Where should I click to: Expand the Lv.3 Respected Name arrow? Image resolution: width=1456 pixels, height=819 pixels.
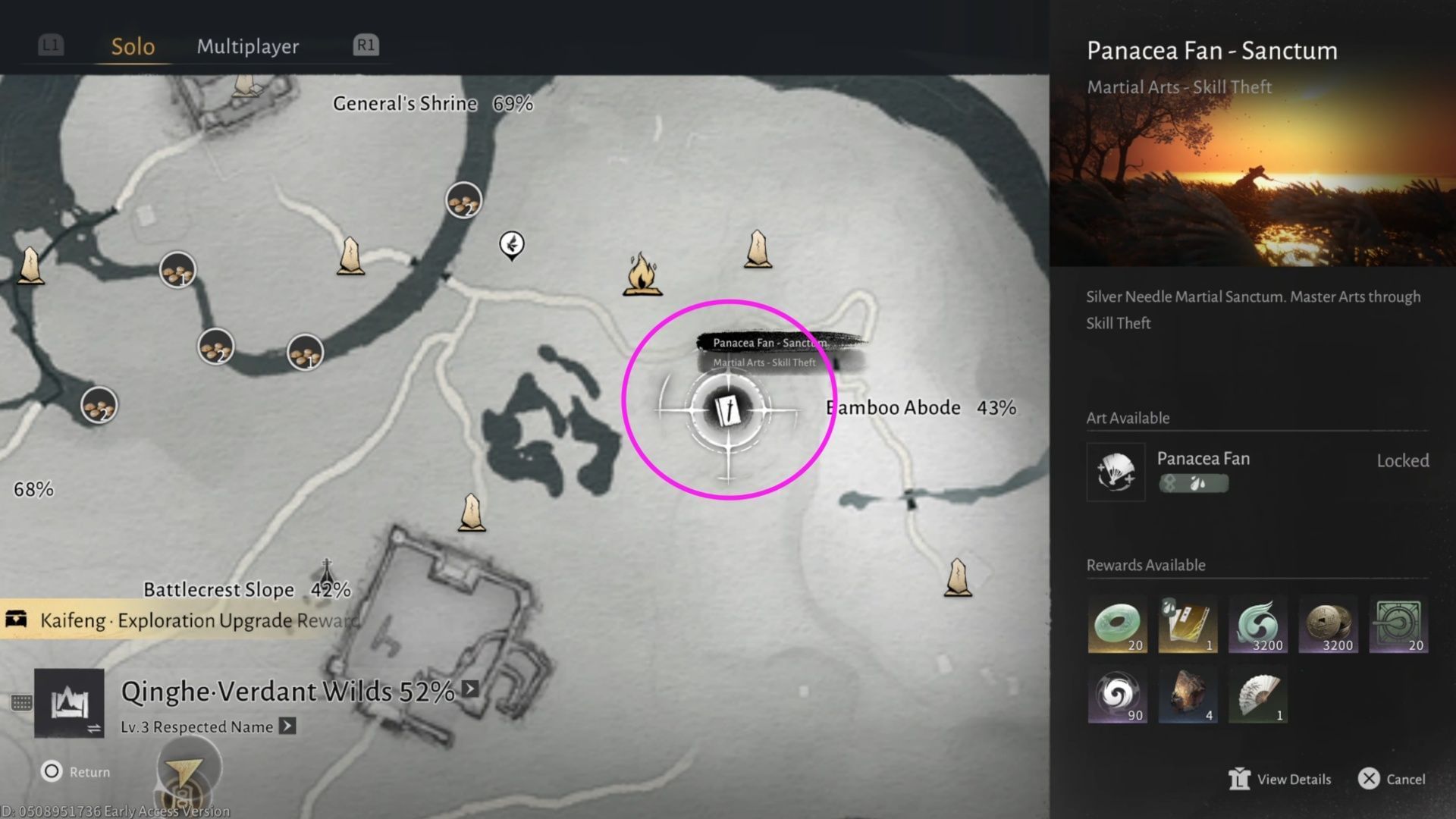click(287, 726)
